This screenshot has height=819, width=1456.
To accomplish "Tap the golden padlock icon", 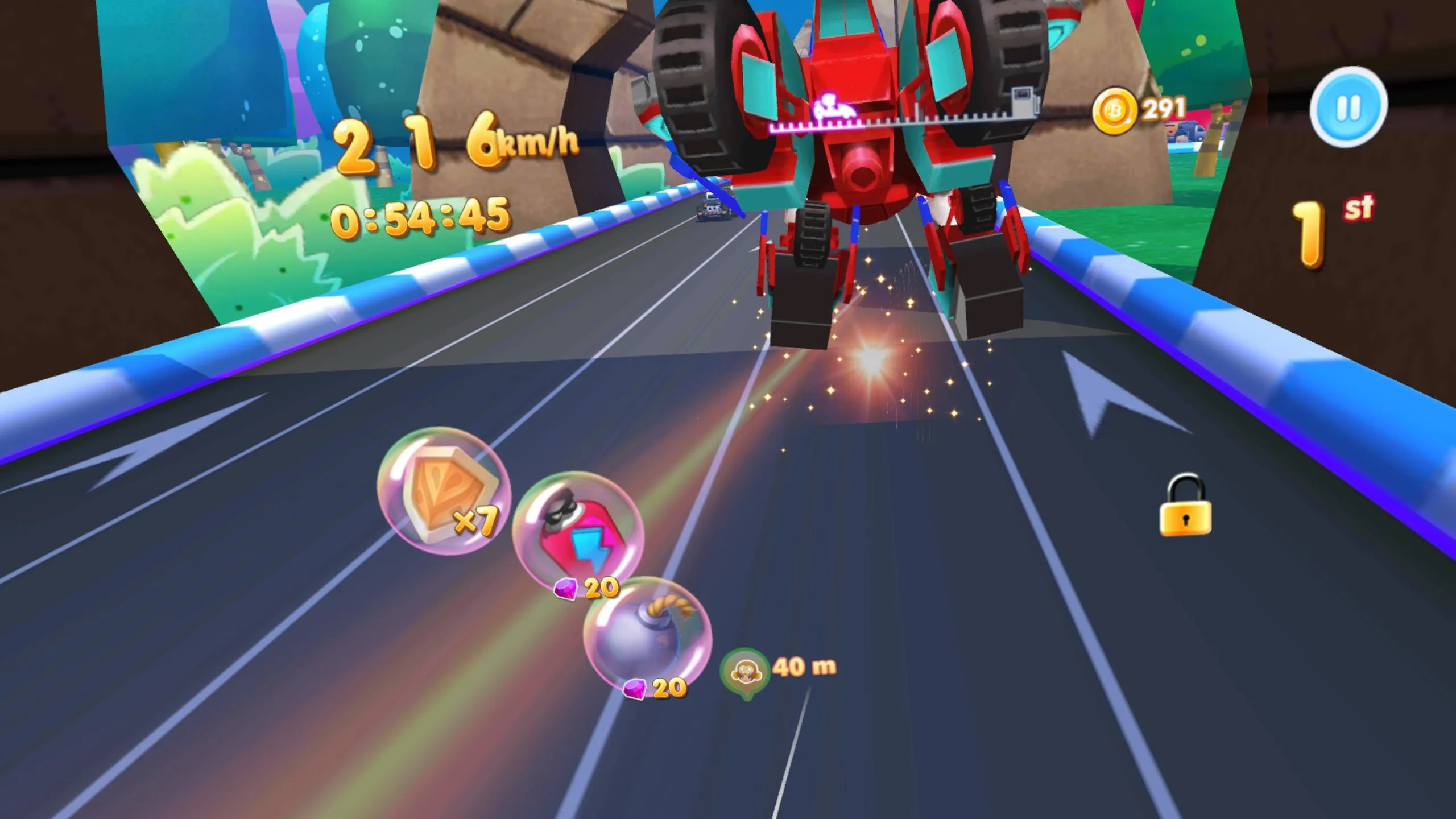I will coord(1186,506).
